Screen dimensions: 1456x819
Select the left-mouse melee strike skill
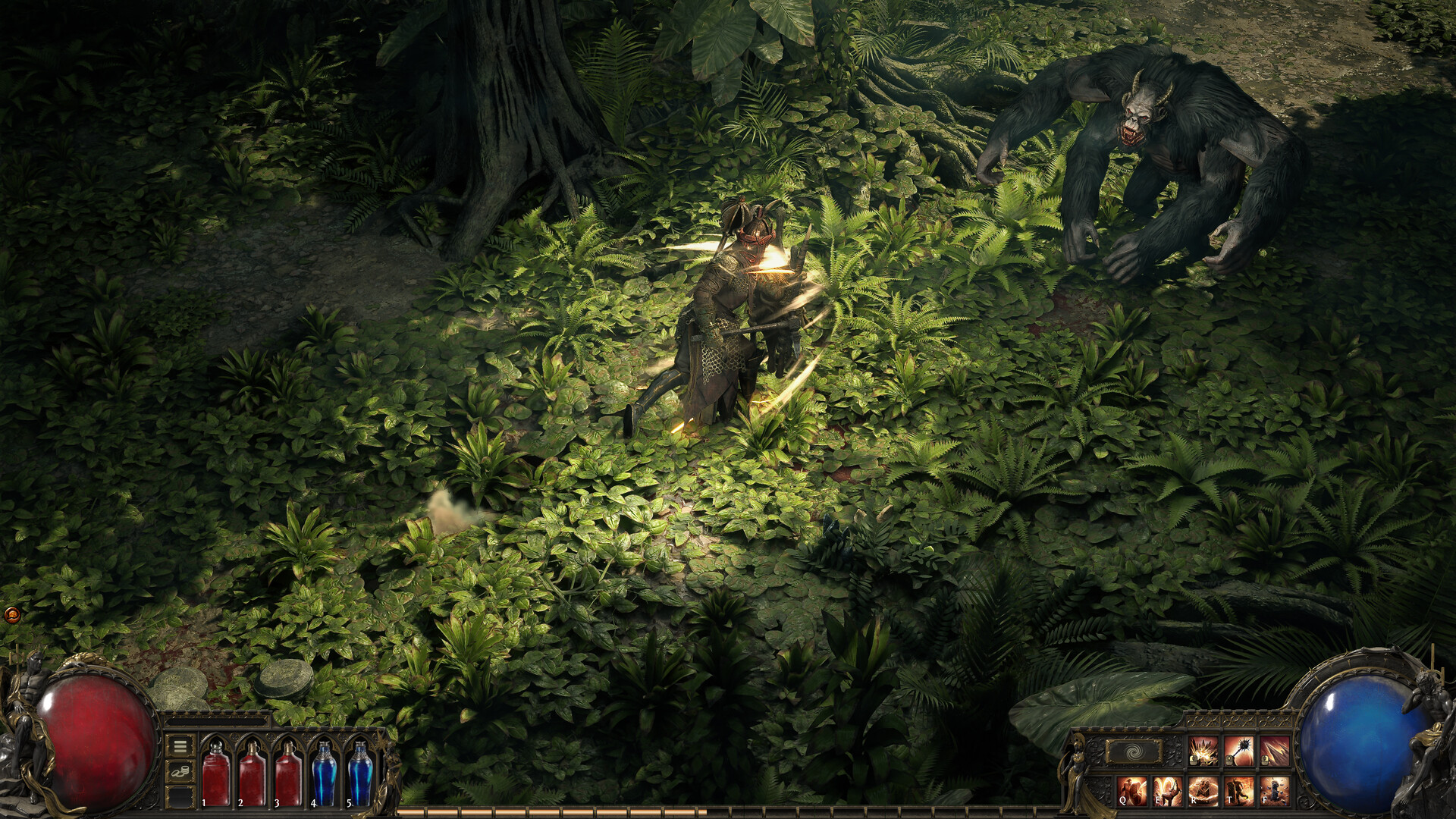tap(1202, 752)
